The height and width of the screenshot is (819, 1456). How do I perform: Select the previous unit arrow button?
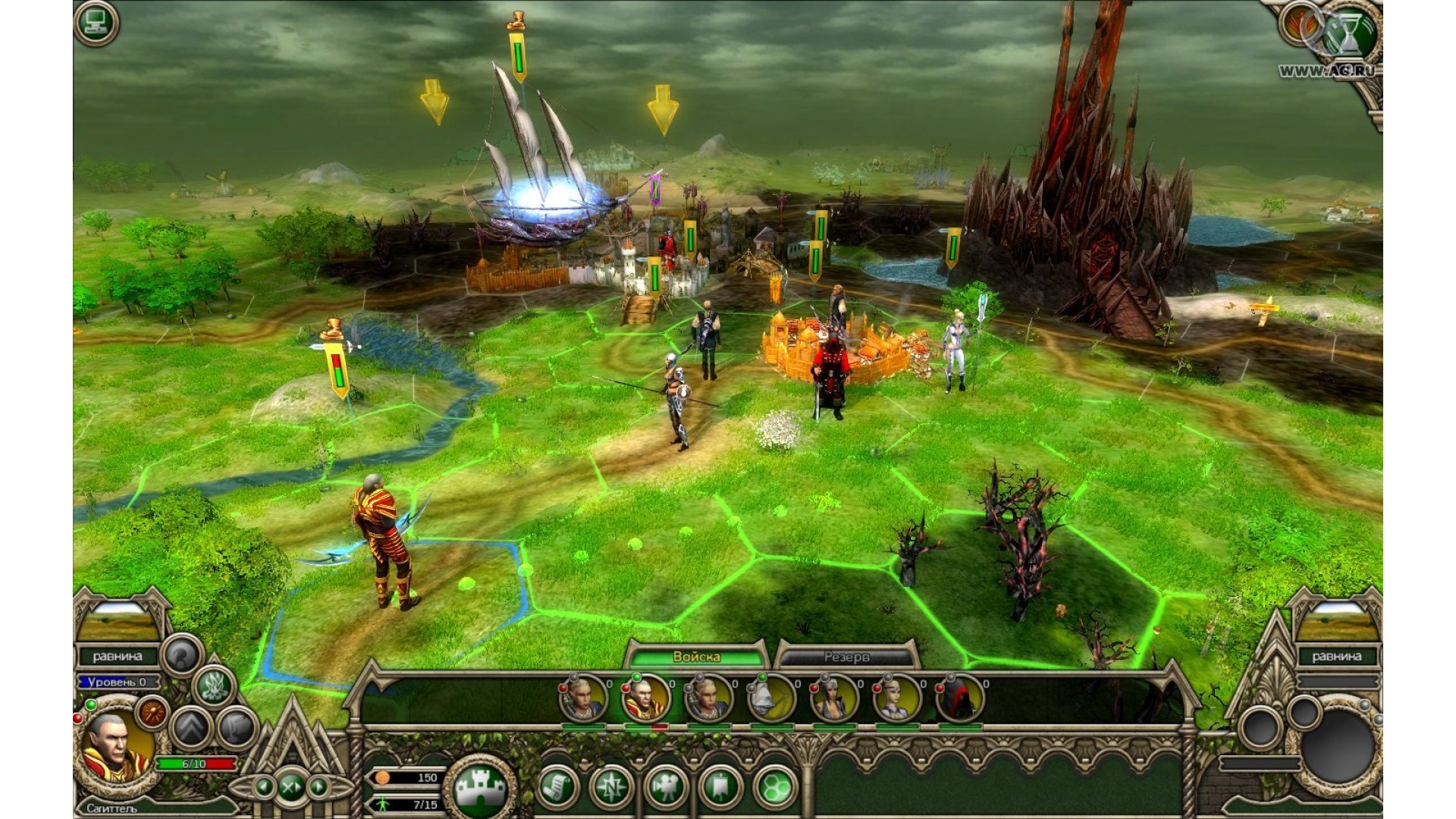click(263, 786)
